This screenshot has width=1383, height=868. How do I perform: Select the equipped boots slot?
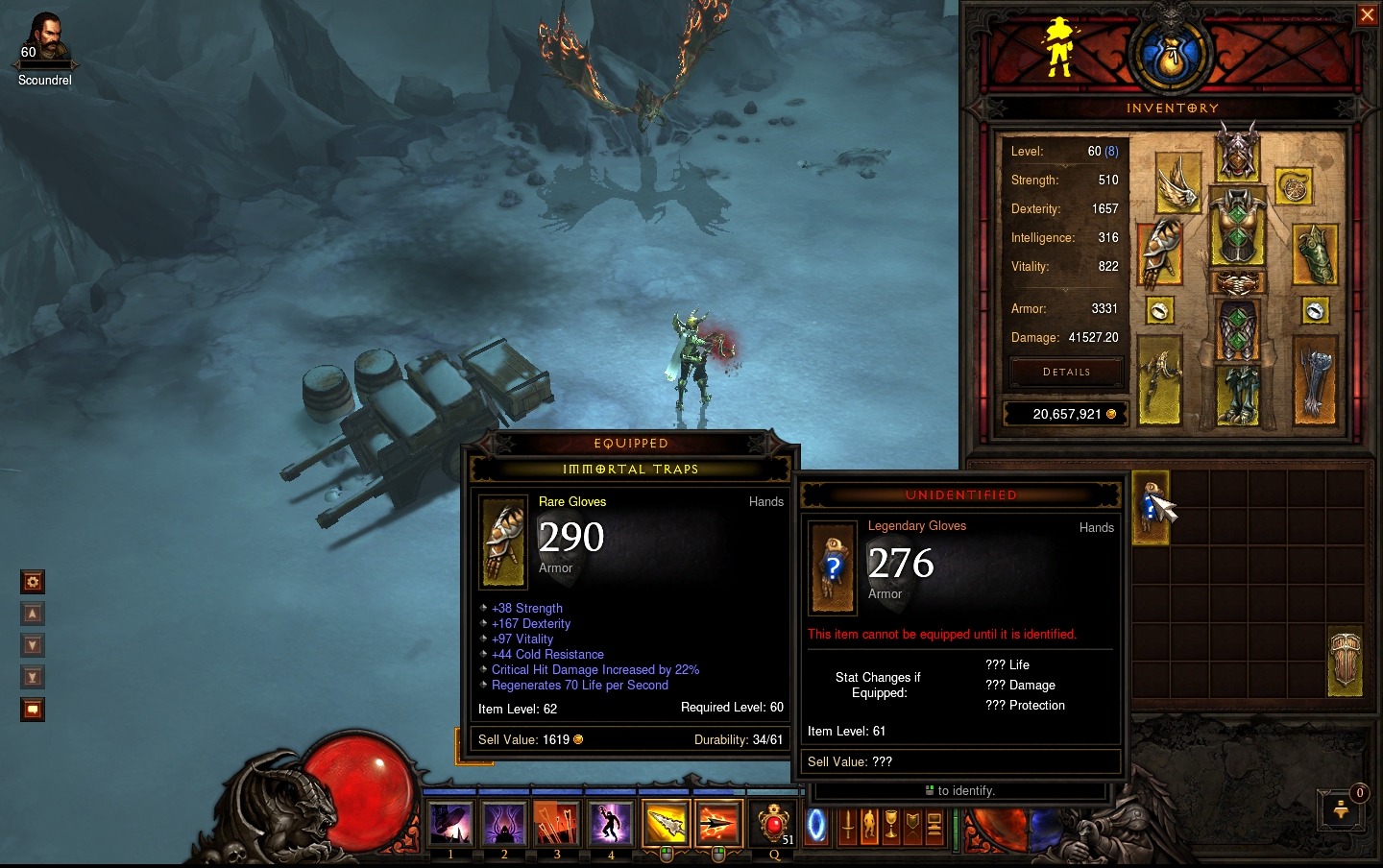(x=1237, y=395)
